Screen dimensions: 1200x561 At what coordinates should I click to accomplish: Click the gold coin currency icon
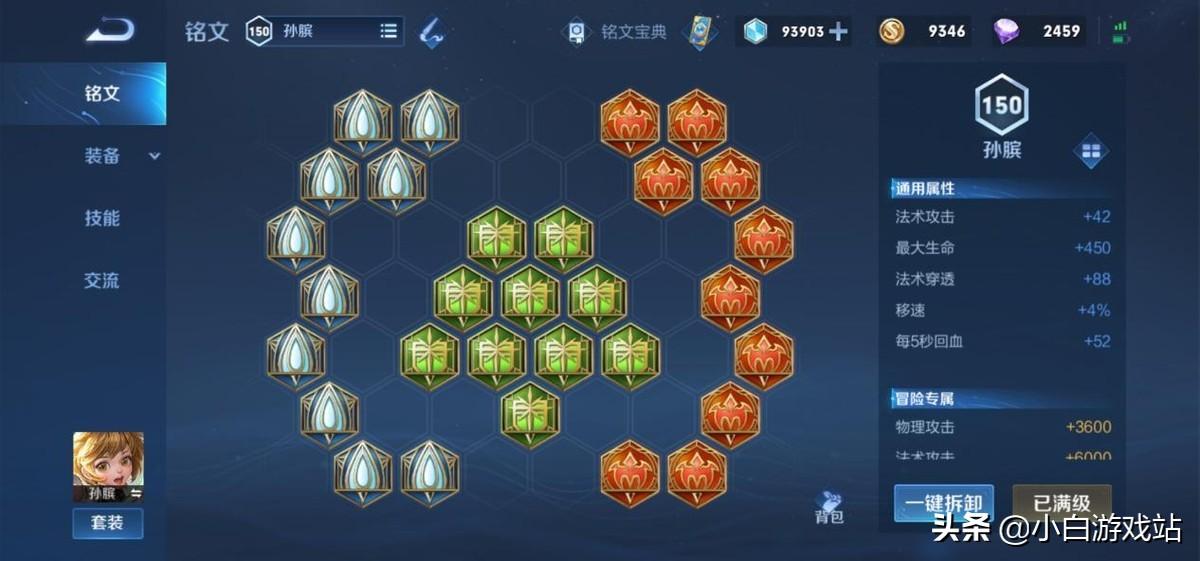coord(892,31)
